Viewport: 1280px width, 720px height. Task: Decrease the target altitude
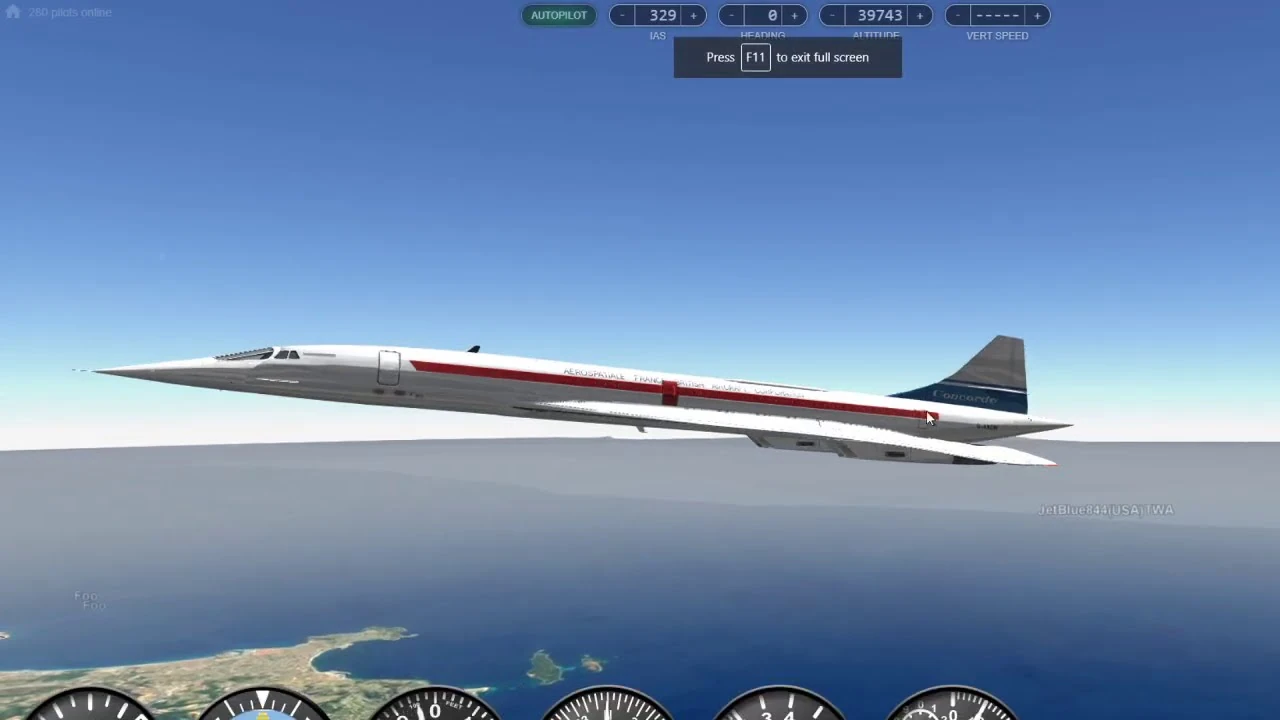click(831, 15)
